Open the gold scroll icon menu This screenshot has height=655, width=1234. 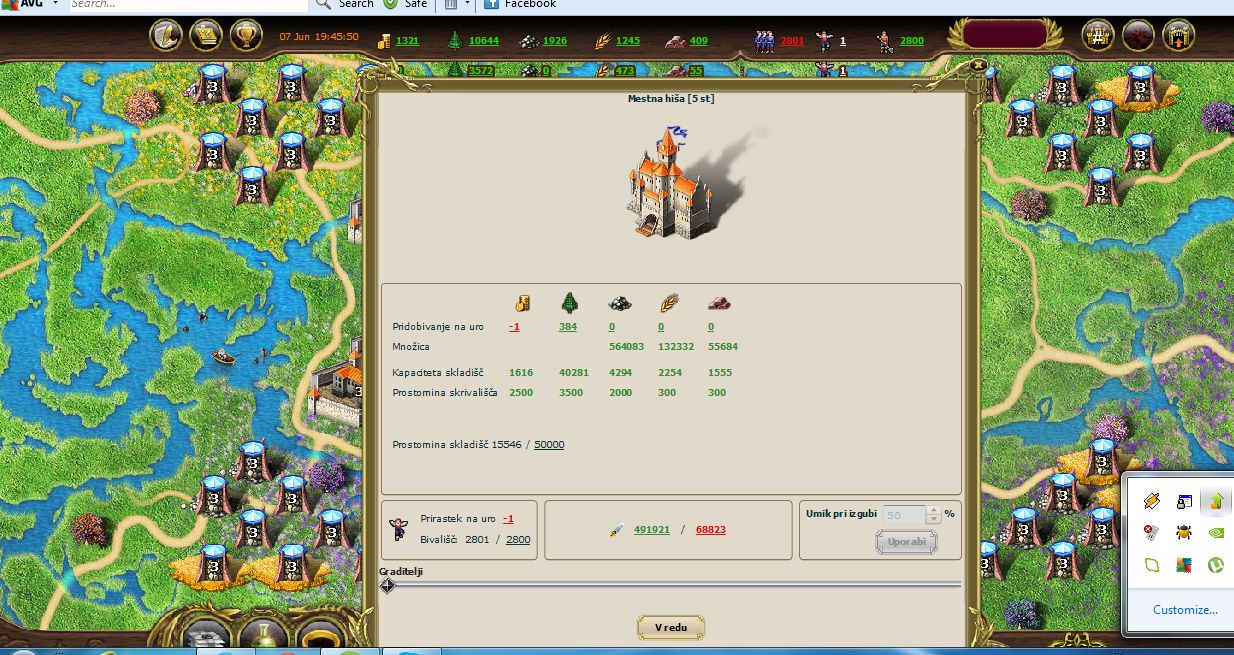pyautogui.click(x=206, y=36)
